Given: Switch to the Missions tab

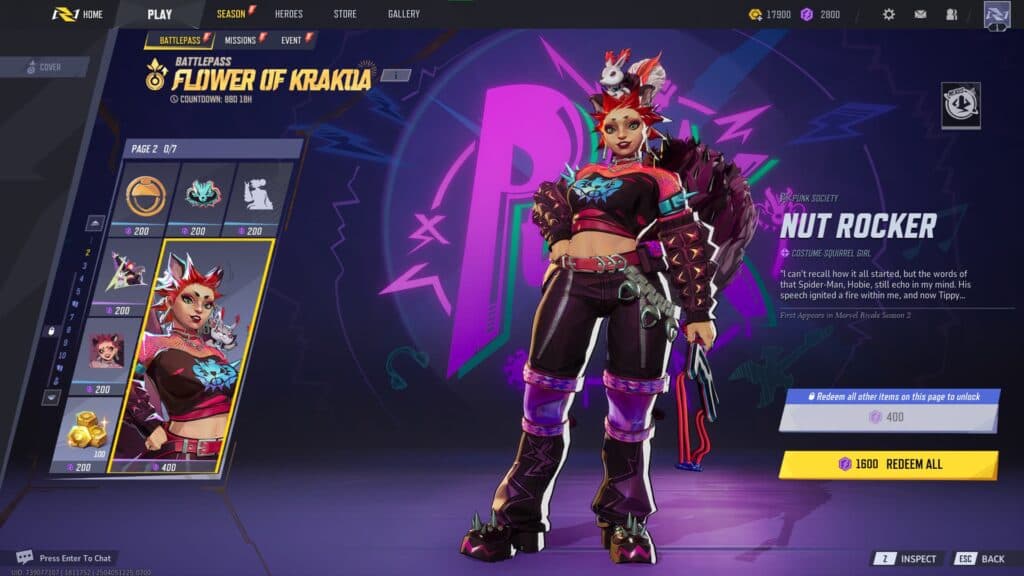Looking at the screenshot, I should click(x=242, y=40).
